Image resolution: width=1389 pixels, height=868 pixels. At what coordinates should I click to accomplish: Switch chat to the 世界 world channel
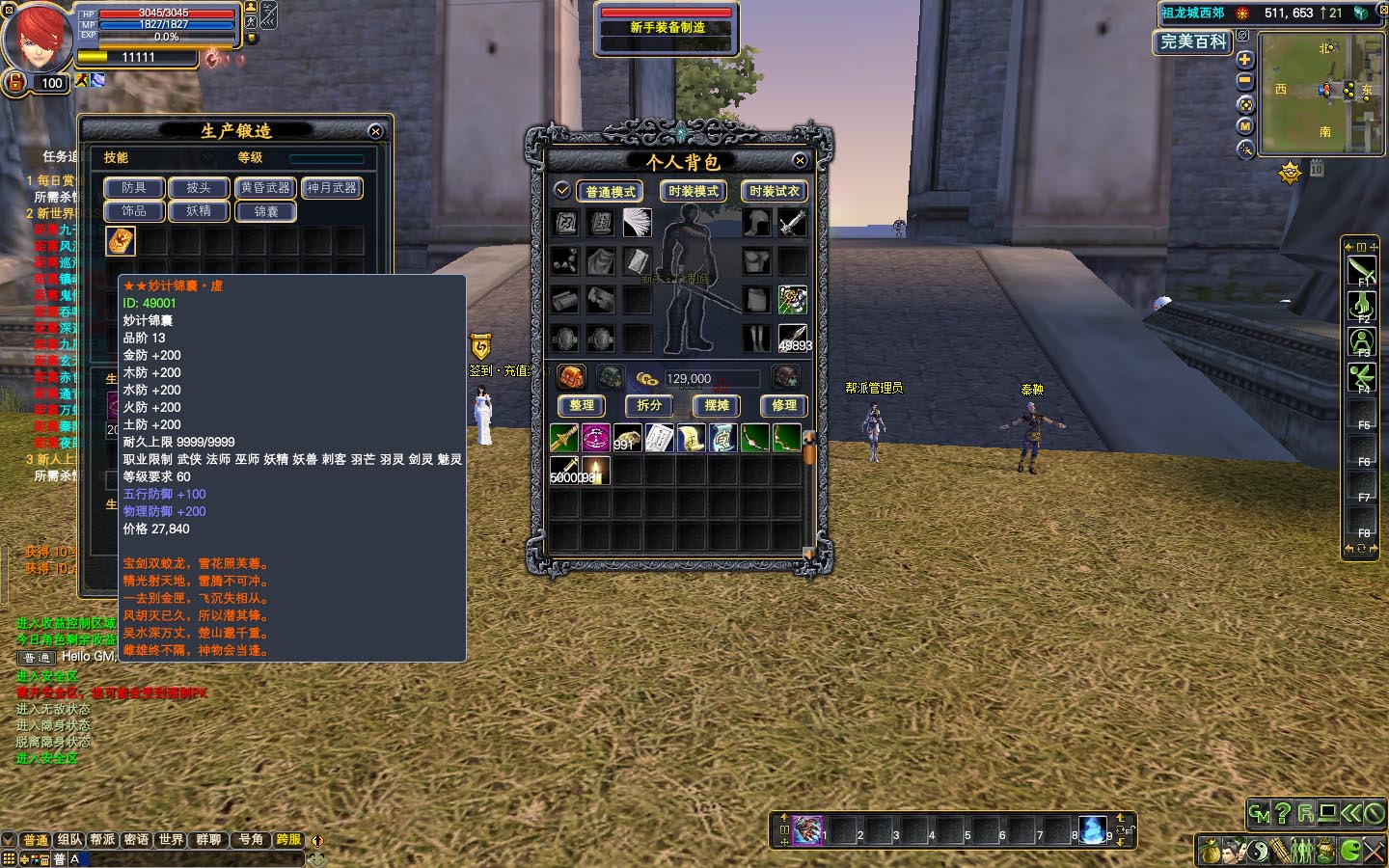171,840
